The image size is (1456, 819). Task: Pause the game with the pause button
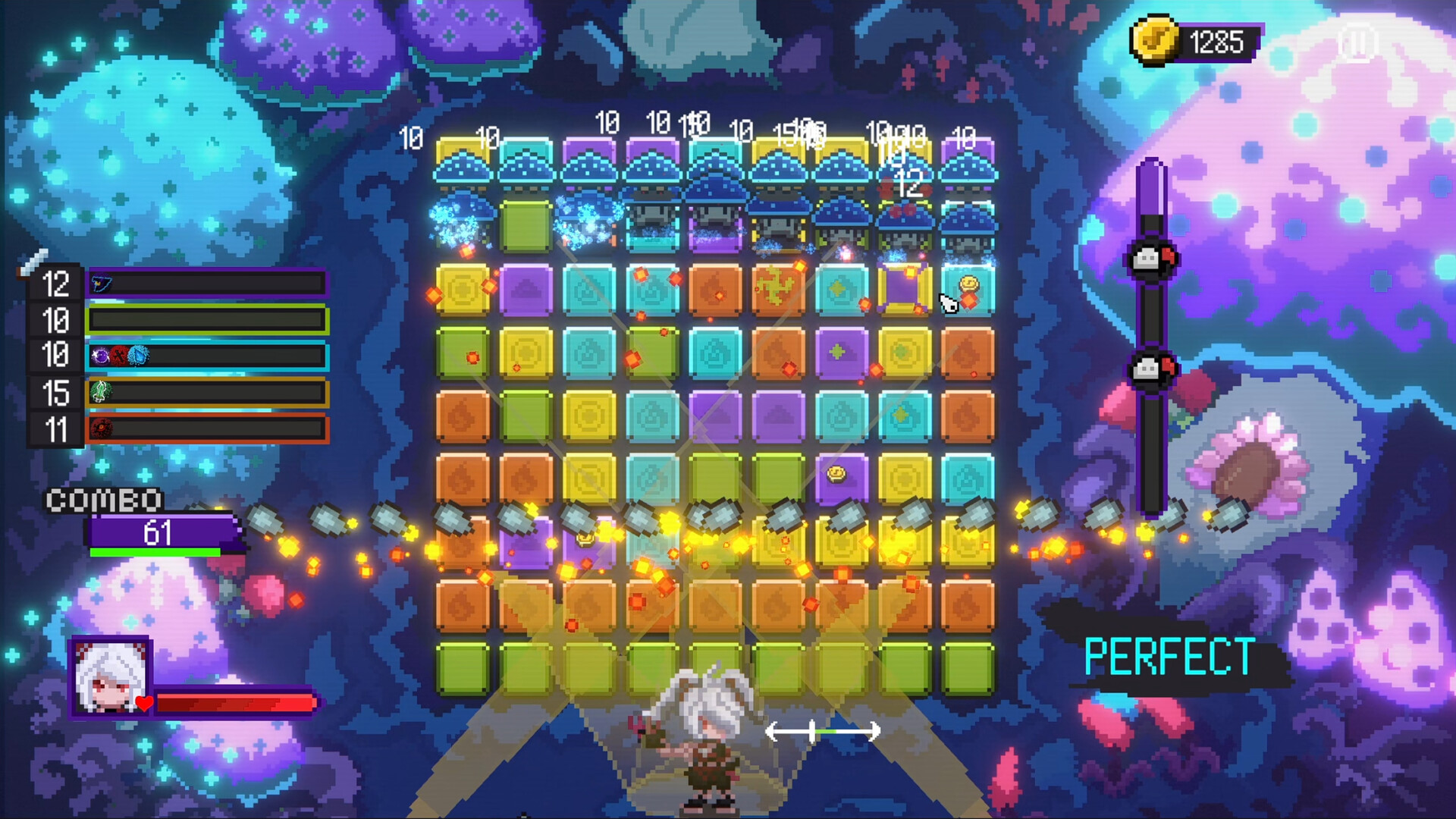coord(1357,42)
